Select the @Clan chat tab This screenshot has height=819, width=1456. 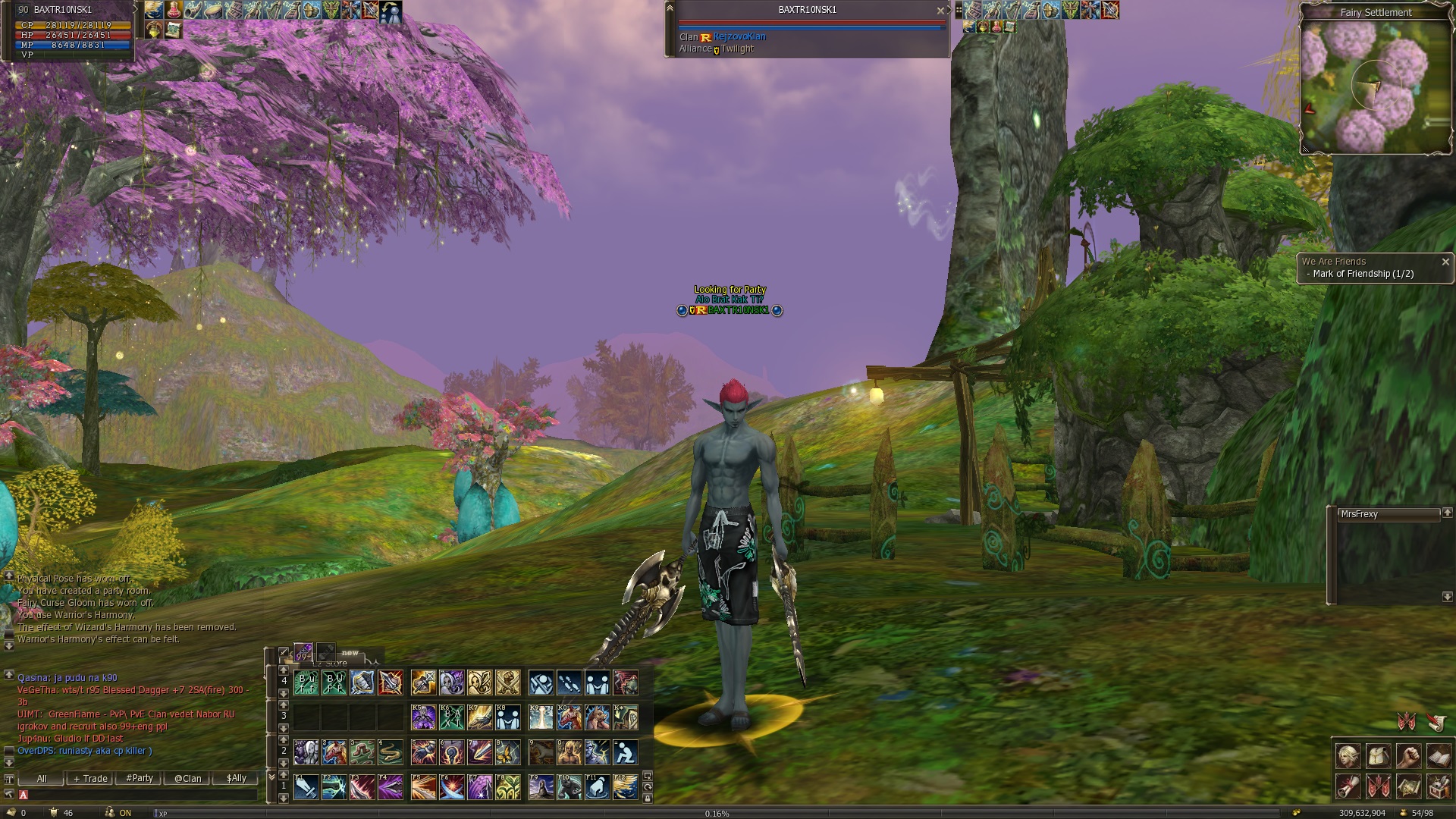point(187,778)
